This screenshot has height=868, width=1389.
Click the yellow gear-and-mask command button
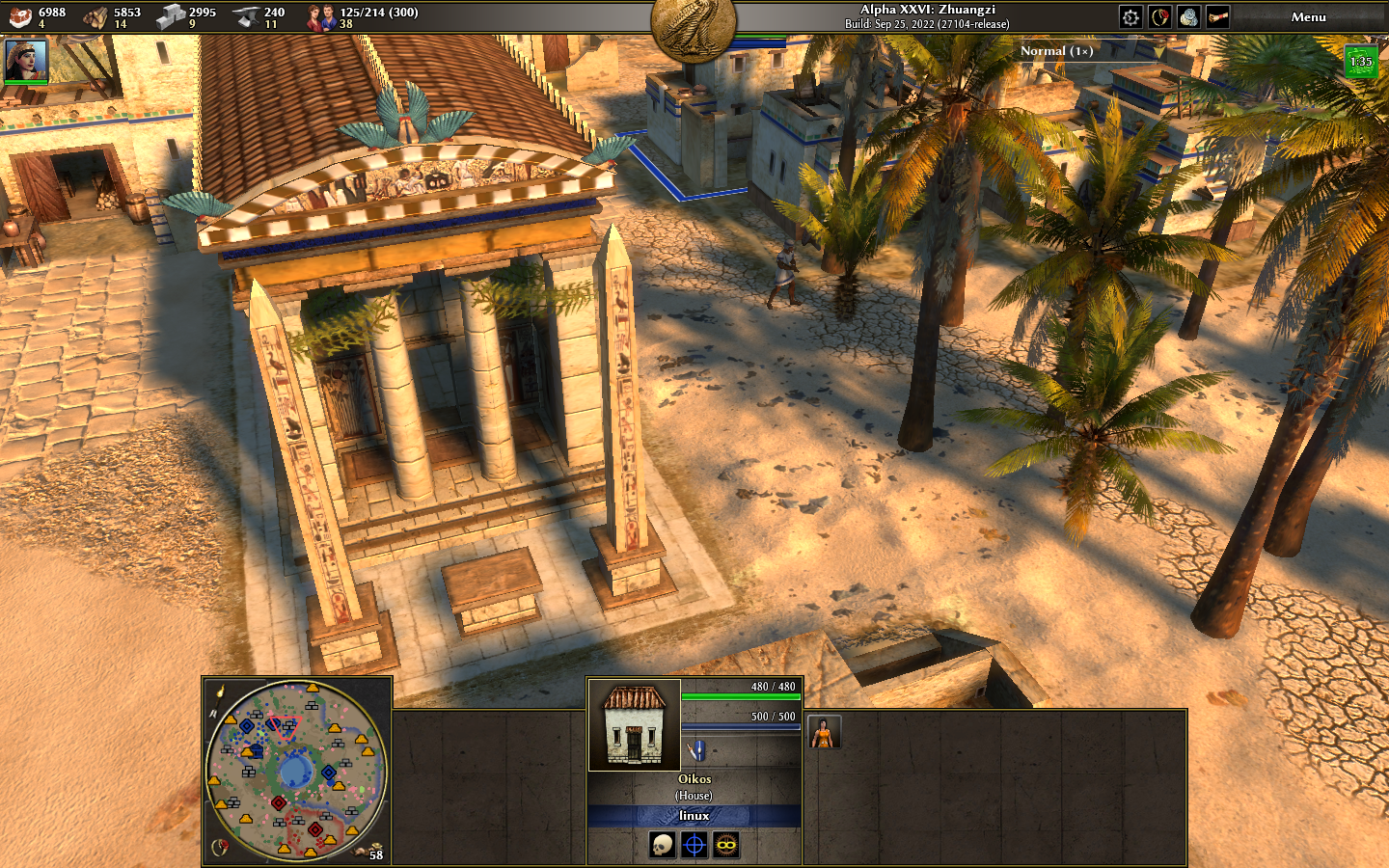pos(725,846)
